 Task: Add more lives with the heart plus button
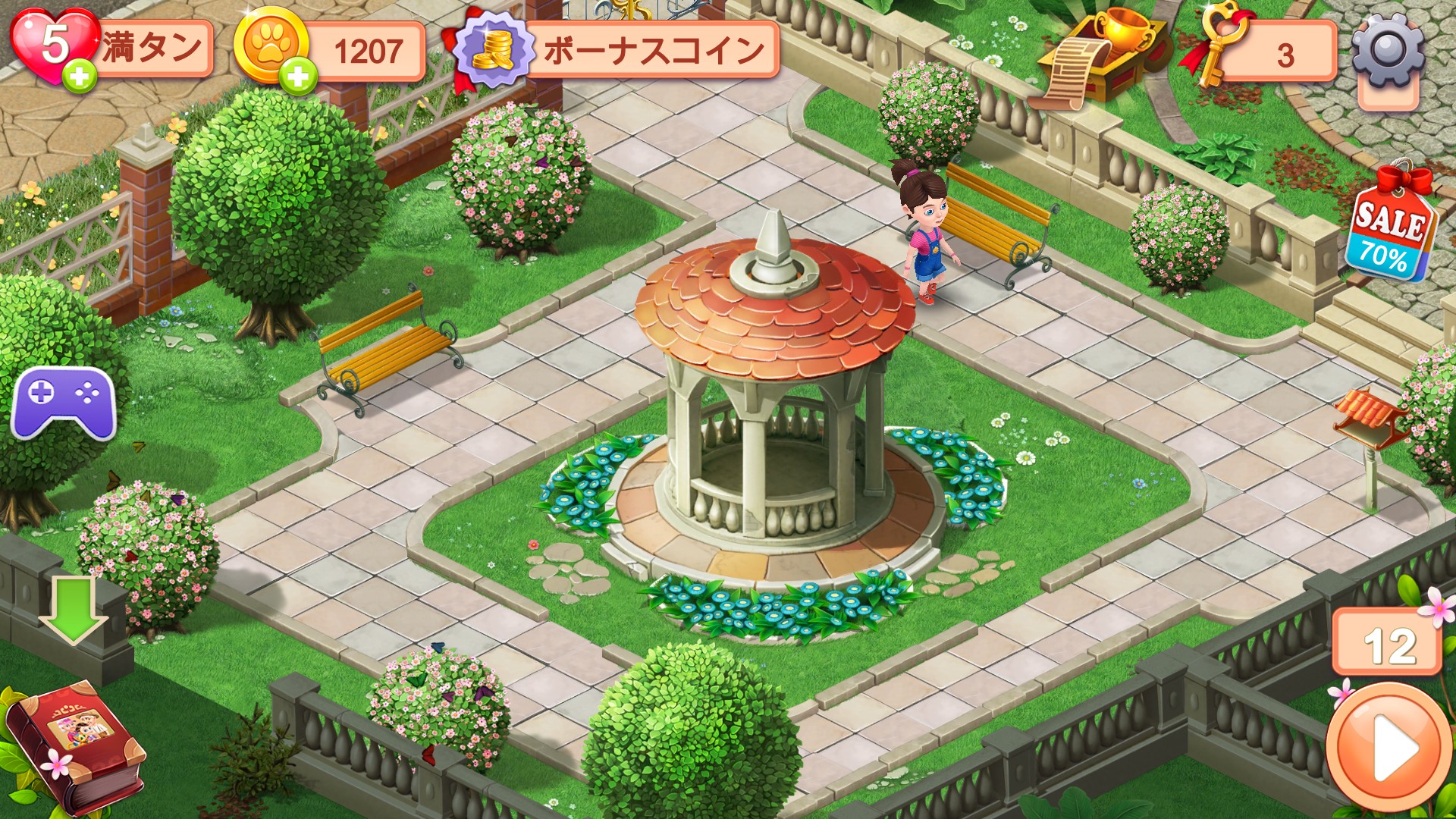(x=80, y=76)
